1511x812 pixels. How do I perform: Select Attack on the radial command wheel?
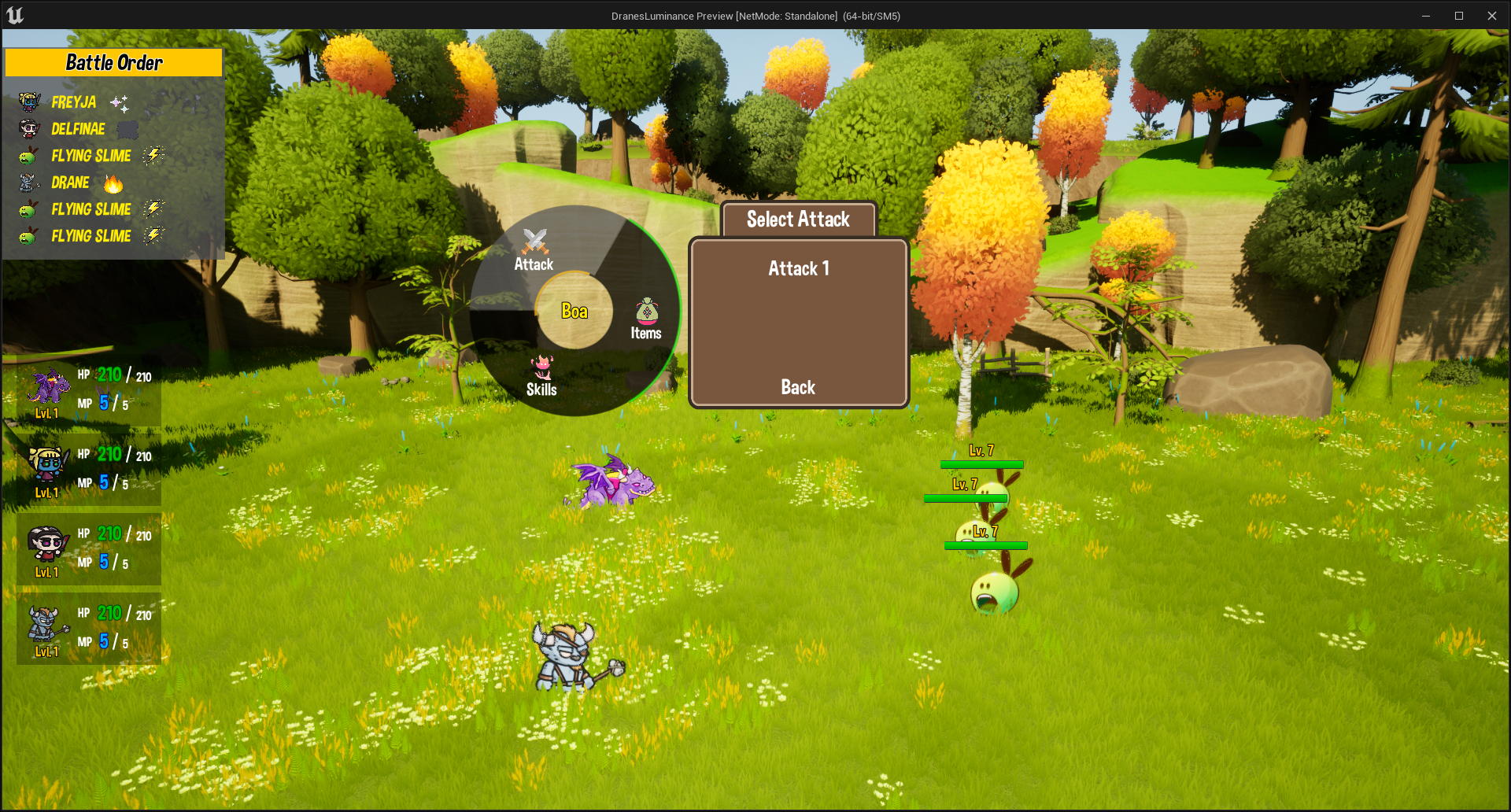point(534,251)
